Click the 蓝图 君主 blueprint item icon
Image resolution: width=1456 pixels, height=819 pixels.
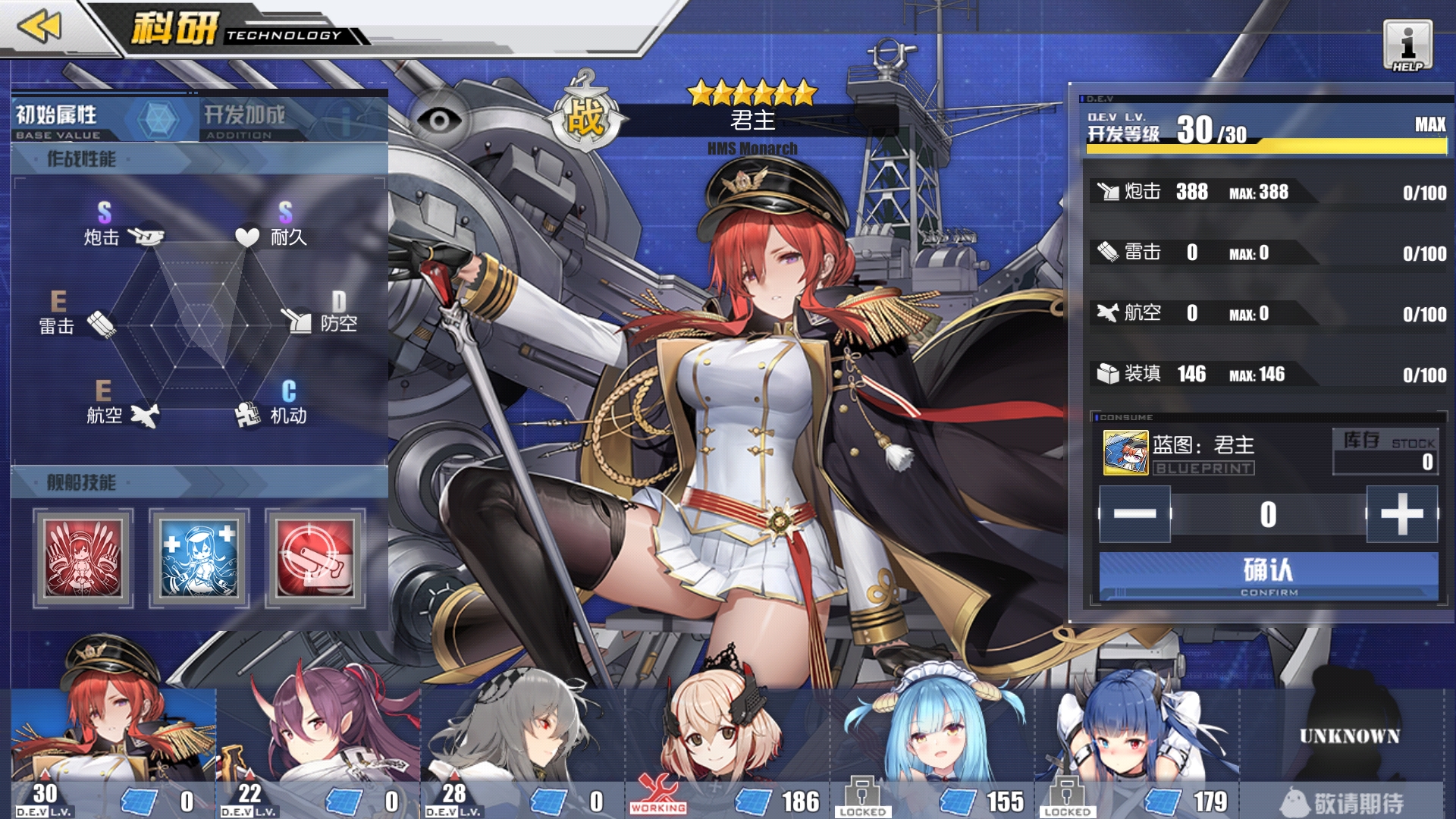click(1125, 453)
